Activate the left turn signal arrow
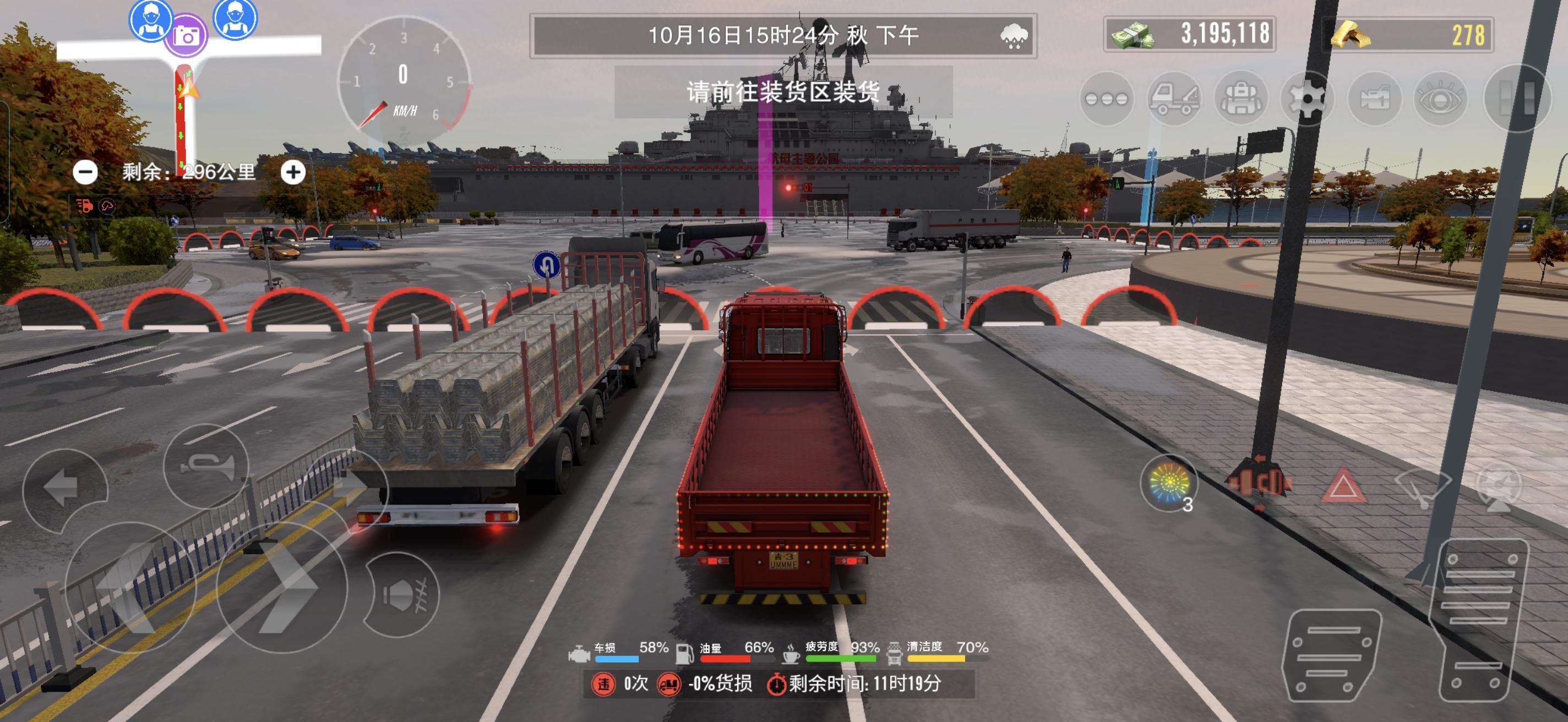This screenshot has height=722, width=1568. click(64, 486)
